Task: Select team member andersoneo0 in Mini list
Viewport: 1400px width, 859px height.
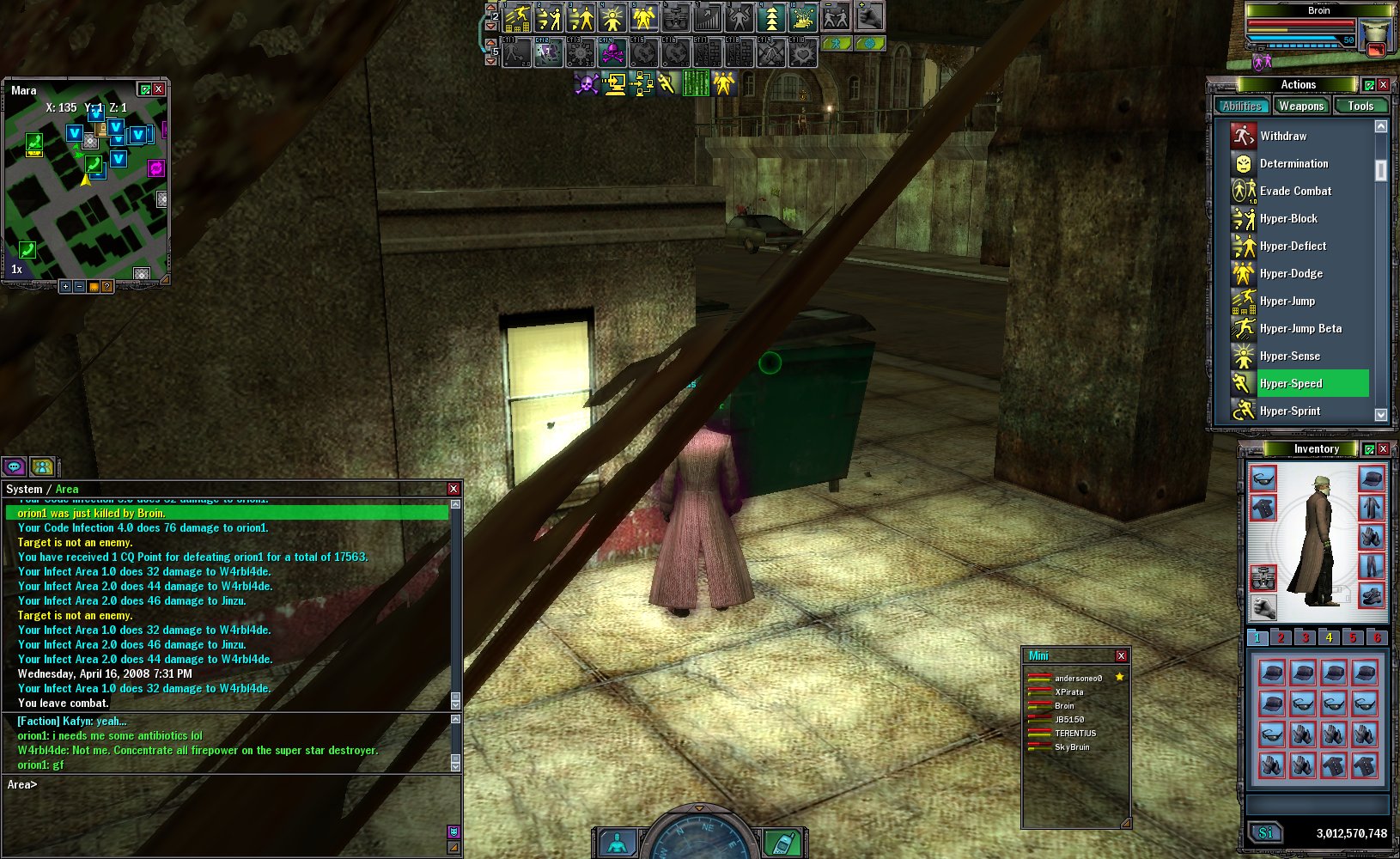Action: tap(1077, 679)
